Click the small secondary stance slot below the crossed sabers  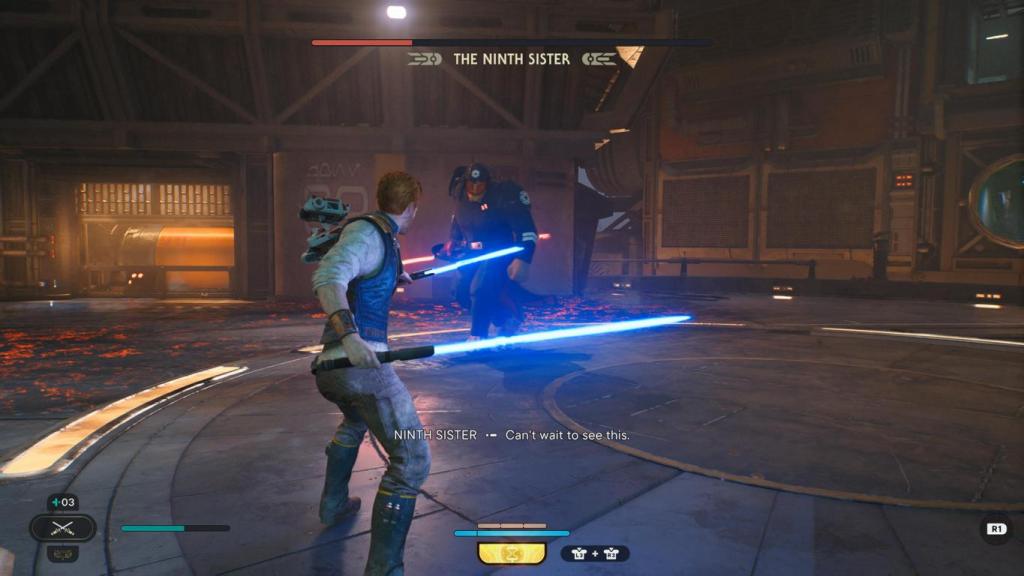[x=62, y=552]
